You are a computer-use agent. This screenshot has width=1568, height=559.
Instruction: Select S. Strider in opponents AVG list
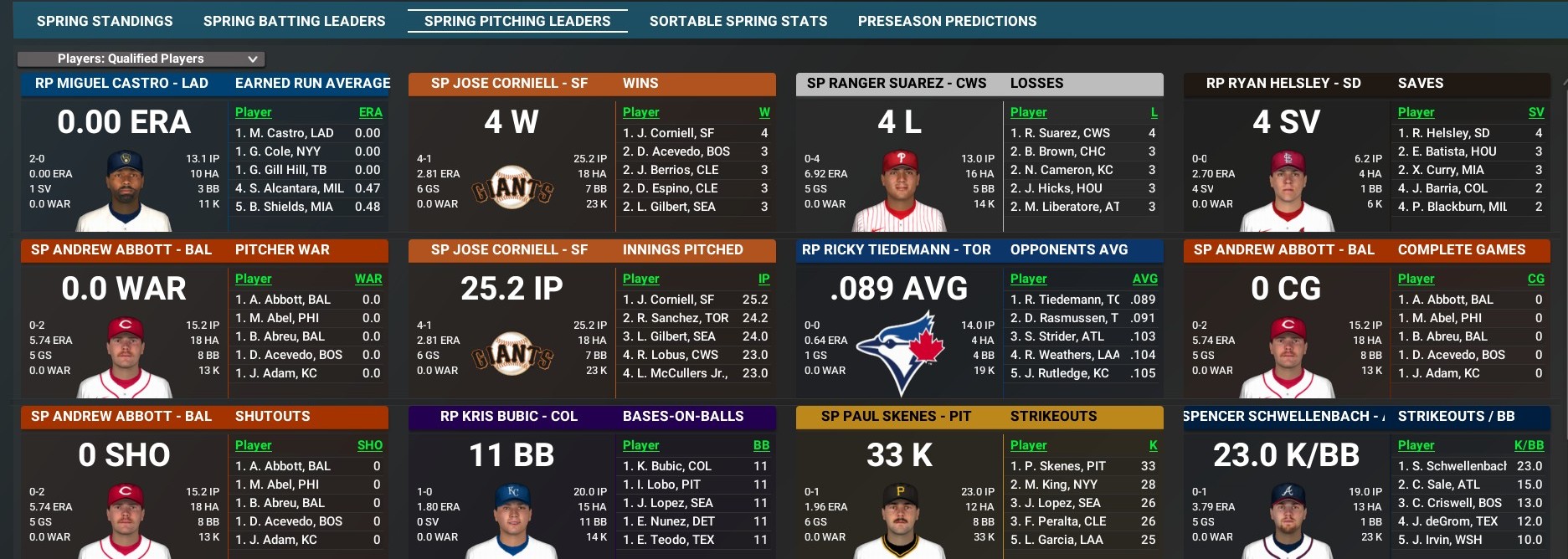(1056, 336)
